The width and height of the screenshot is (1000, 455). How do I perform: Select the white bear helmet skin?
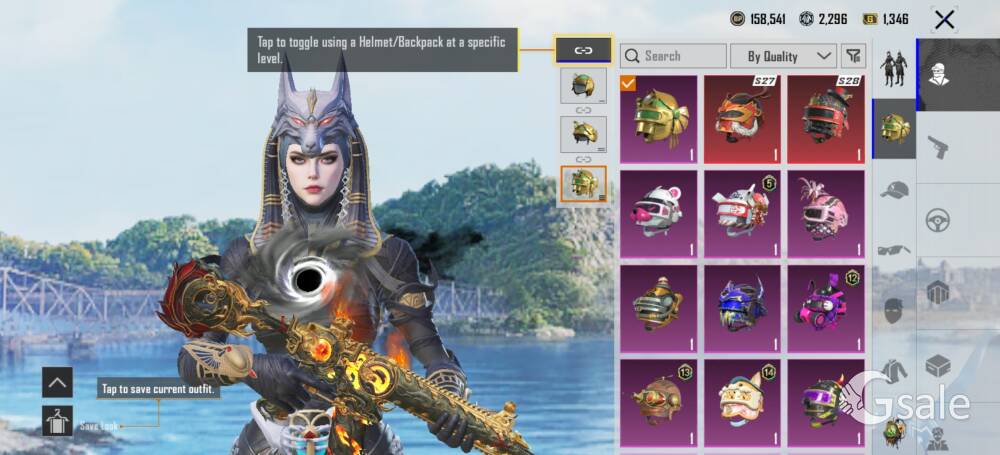tap(659, 213)
